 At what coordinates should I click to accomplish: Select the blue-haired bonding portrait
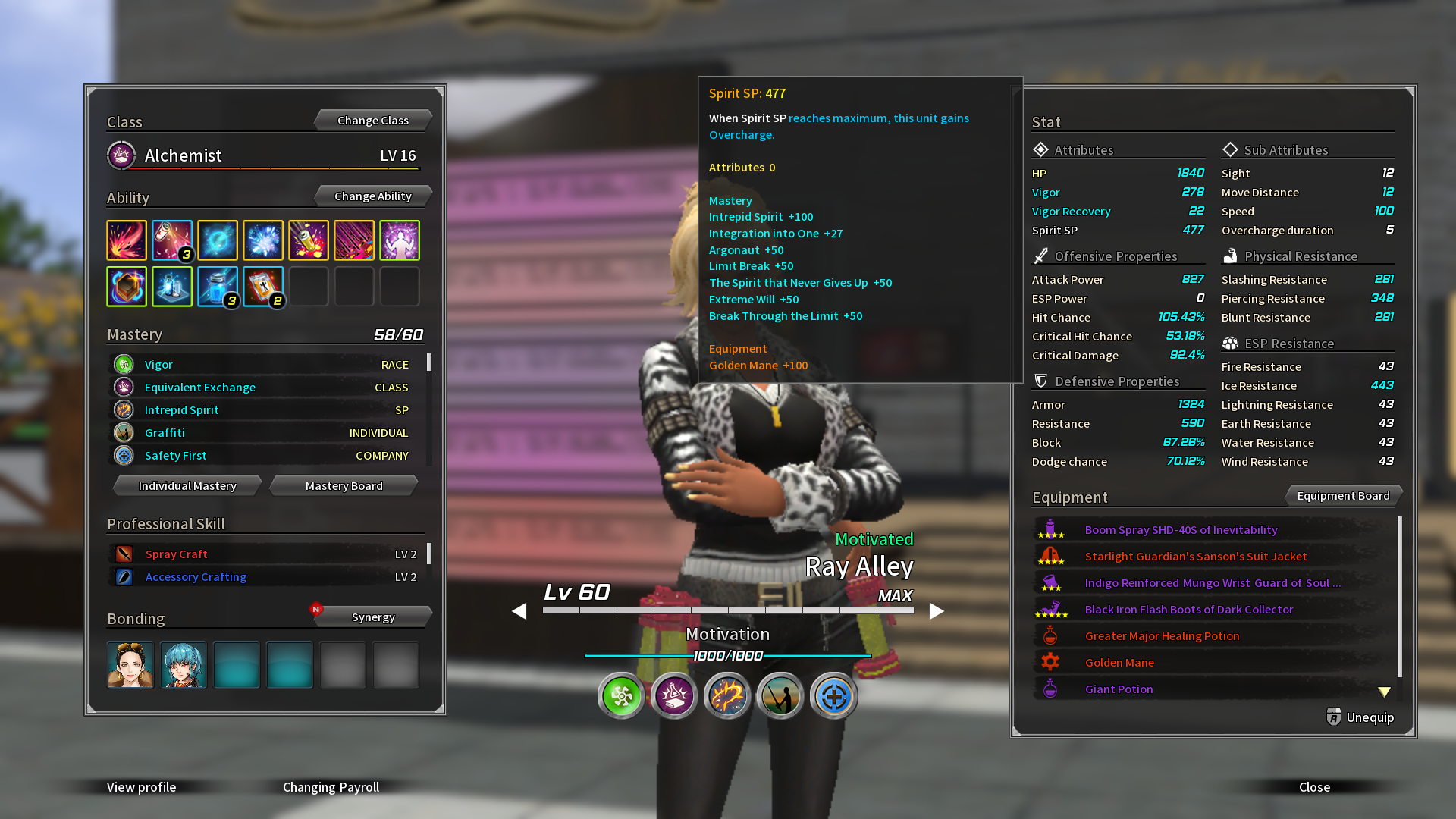184,665
